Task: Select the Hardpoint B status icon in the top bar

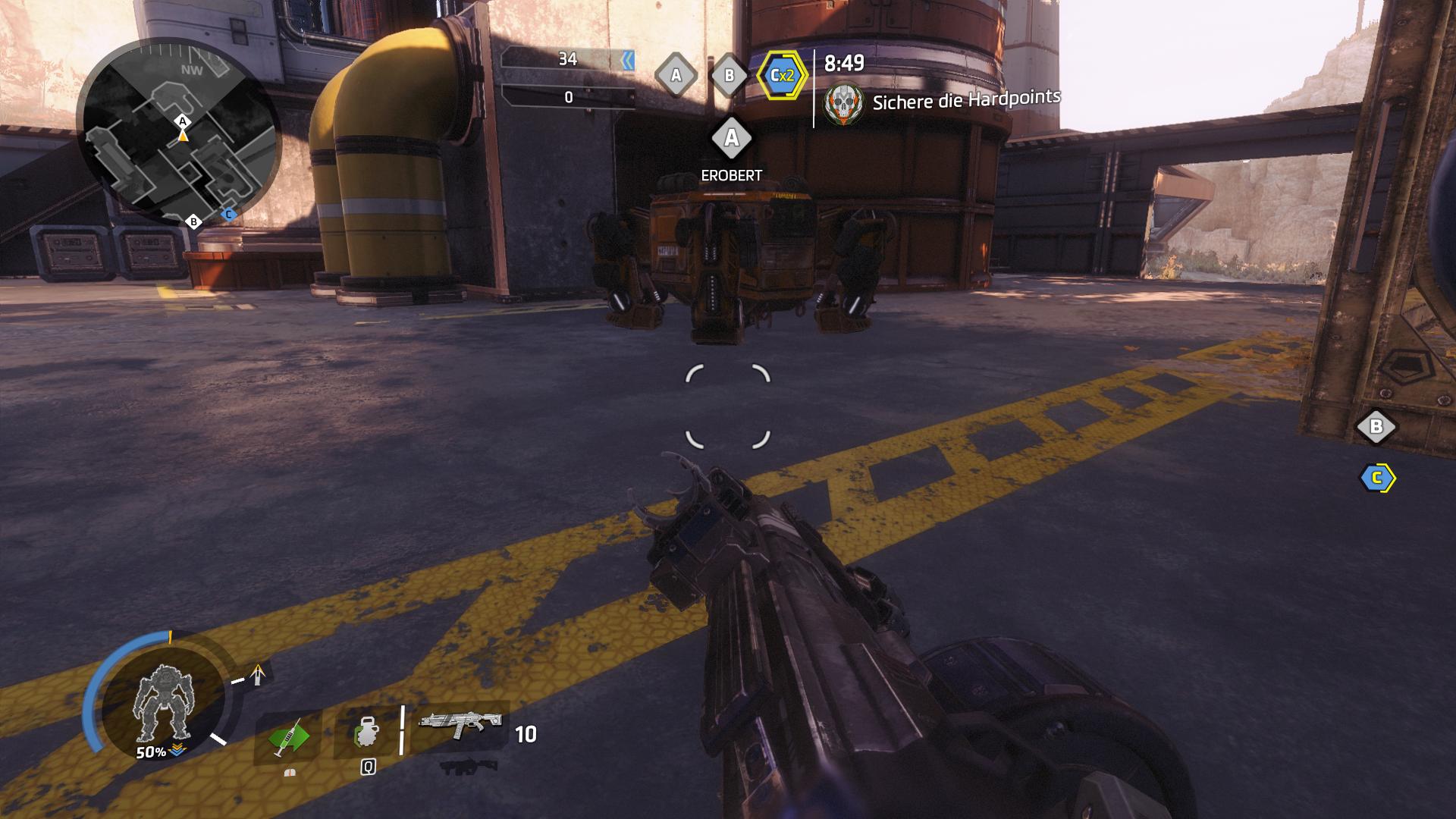Action: click(729, 75)
